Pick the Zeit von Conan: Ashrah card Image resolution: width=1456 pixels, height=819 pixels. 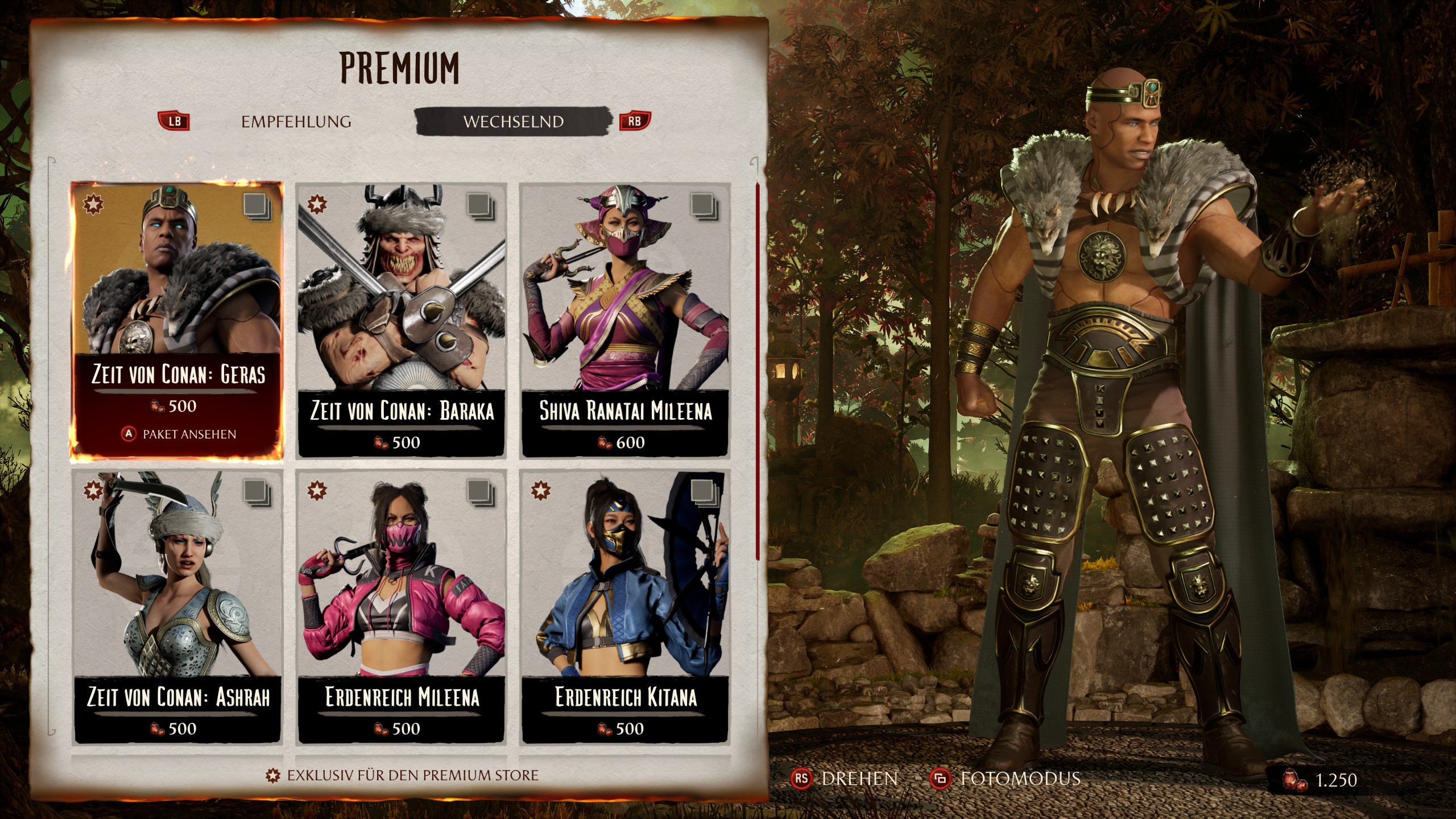click(x=177, y=606)
